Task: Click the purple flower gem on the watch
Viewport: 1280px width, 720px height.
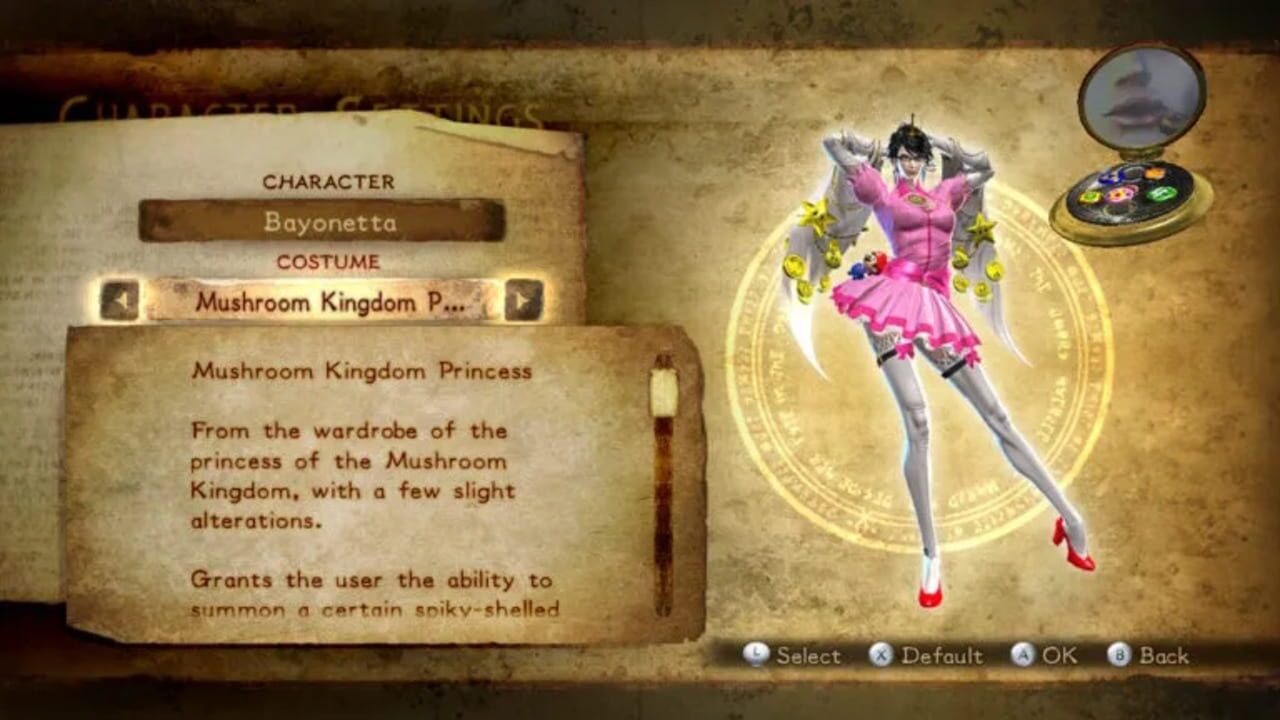Action: 1119,194
